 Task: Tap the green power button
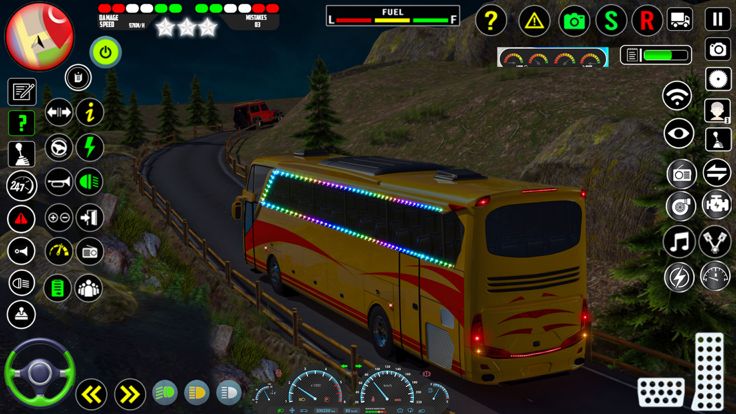105,51
